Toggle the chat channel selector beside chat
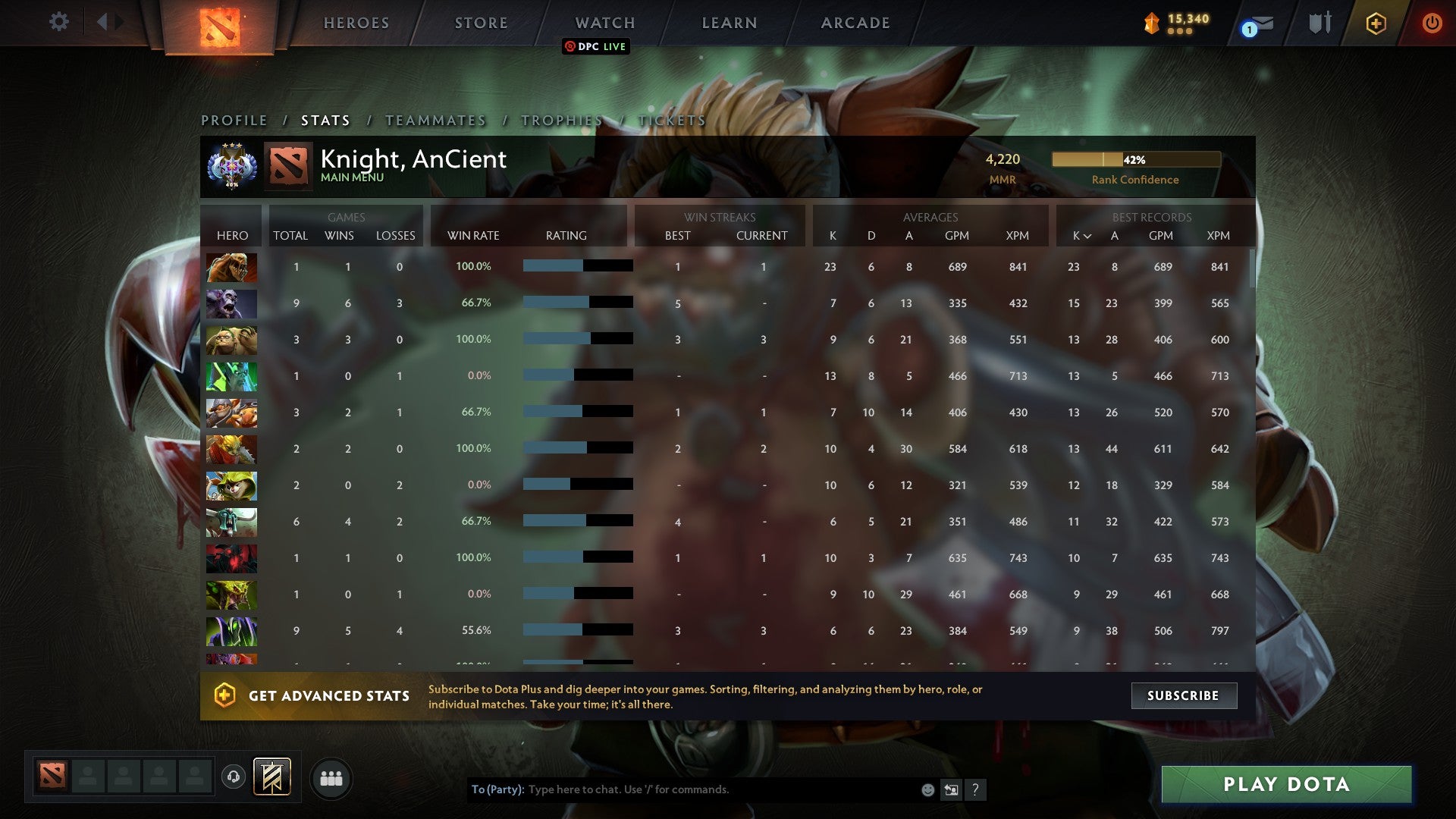1456x819 pixels. (x=951, y=789)
